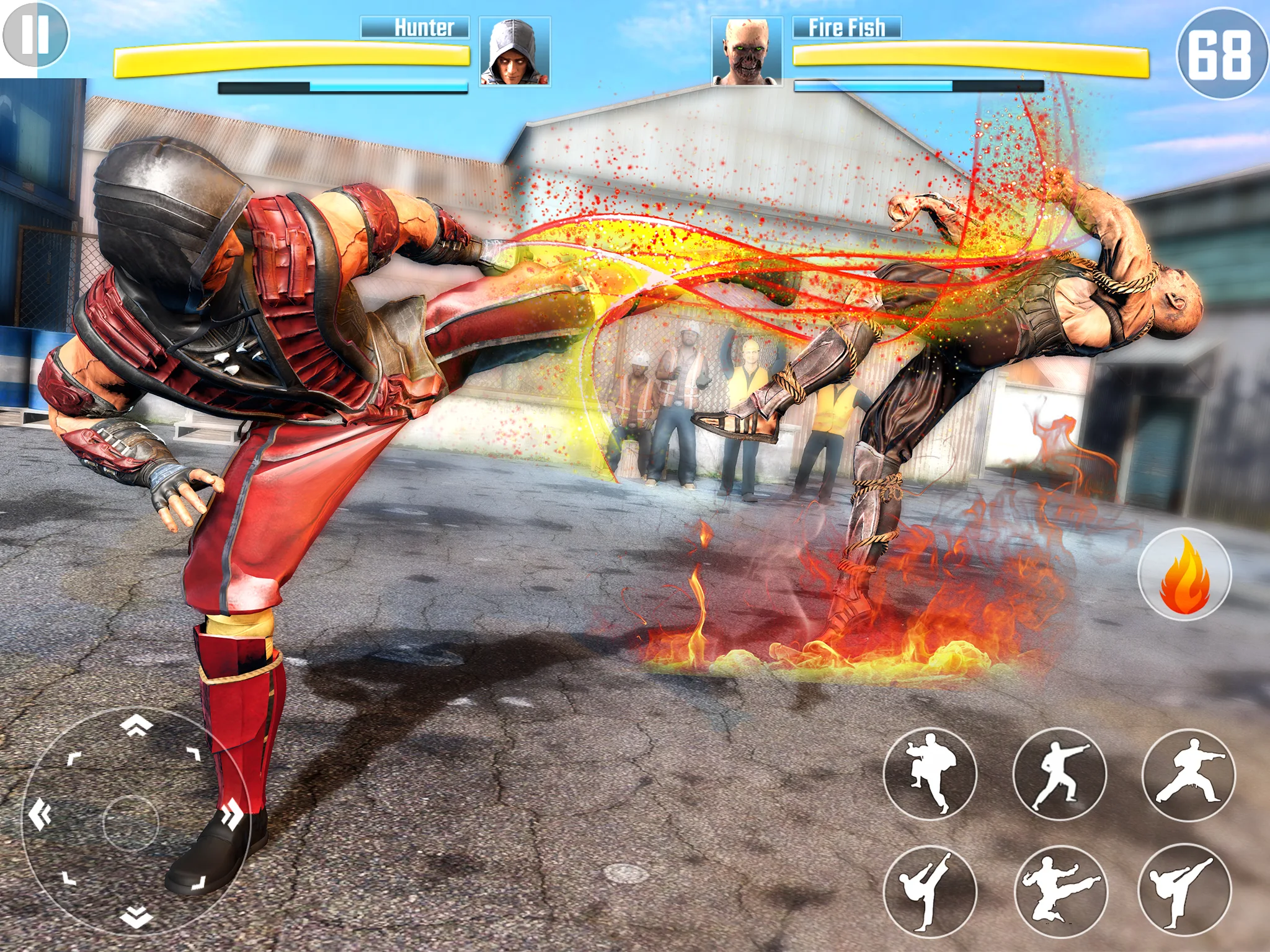
Task: Use the knee-raise guard stance move
Action: pos(930,773)
